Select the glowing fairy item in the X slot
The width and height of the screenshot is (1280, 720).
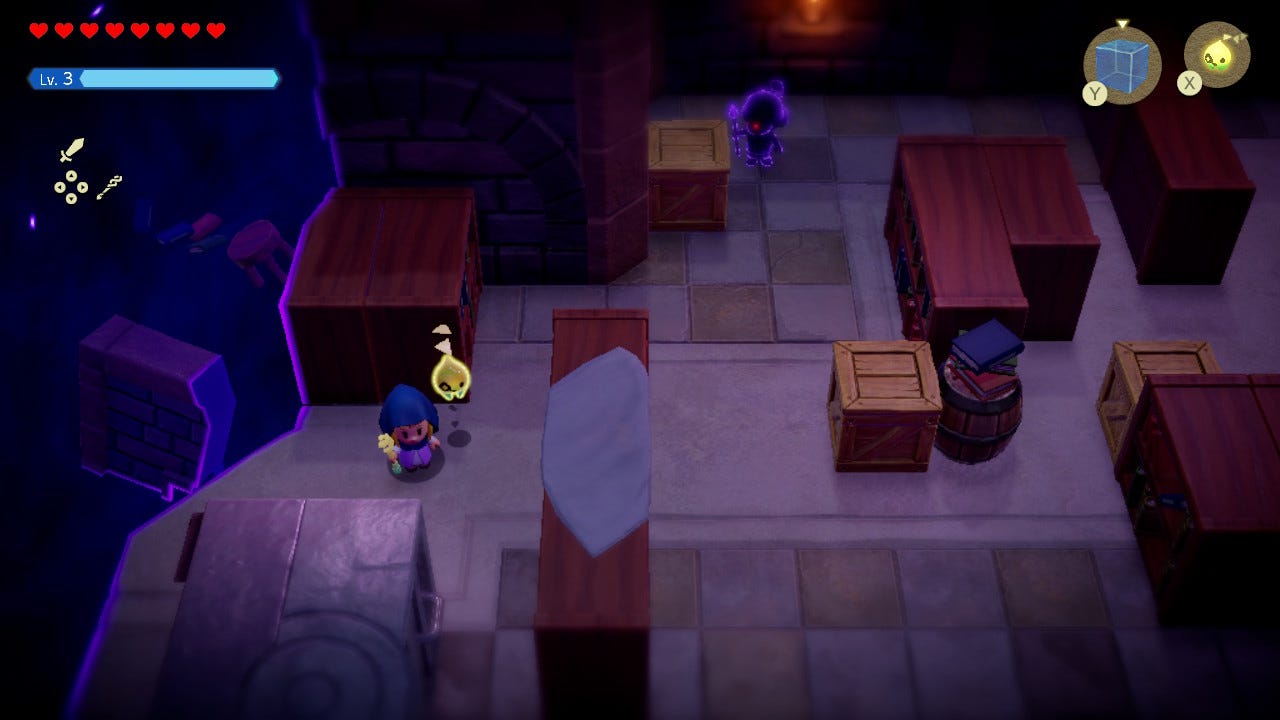point(1216,55)
